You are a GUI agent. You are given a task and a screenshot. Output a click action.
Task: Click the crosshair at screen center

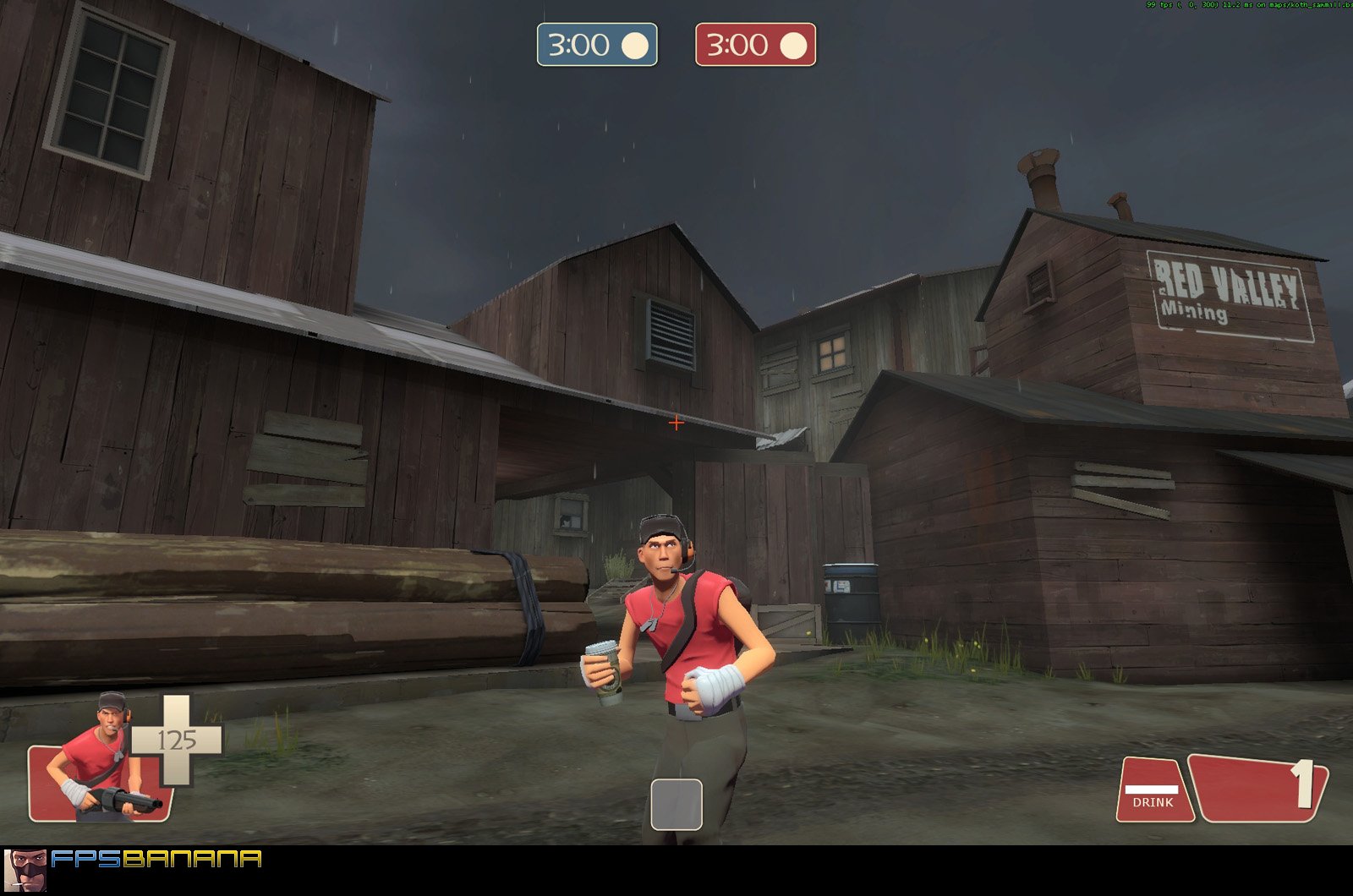[676, 423]
